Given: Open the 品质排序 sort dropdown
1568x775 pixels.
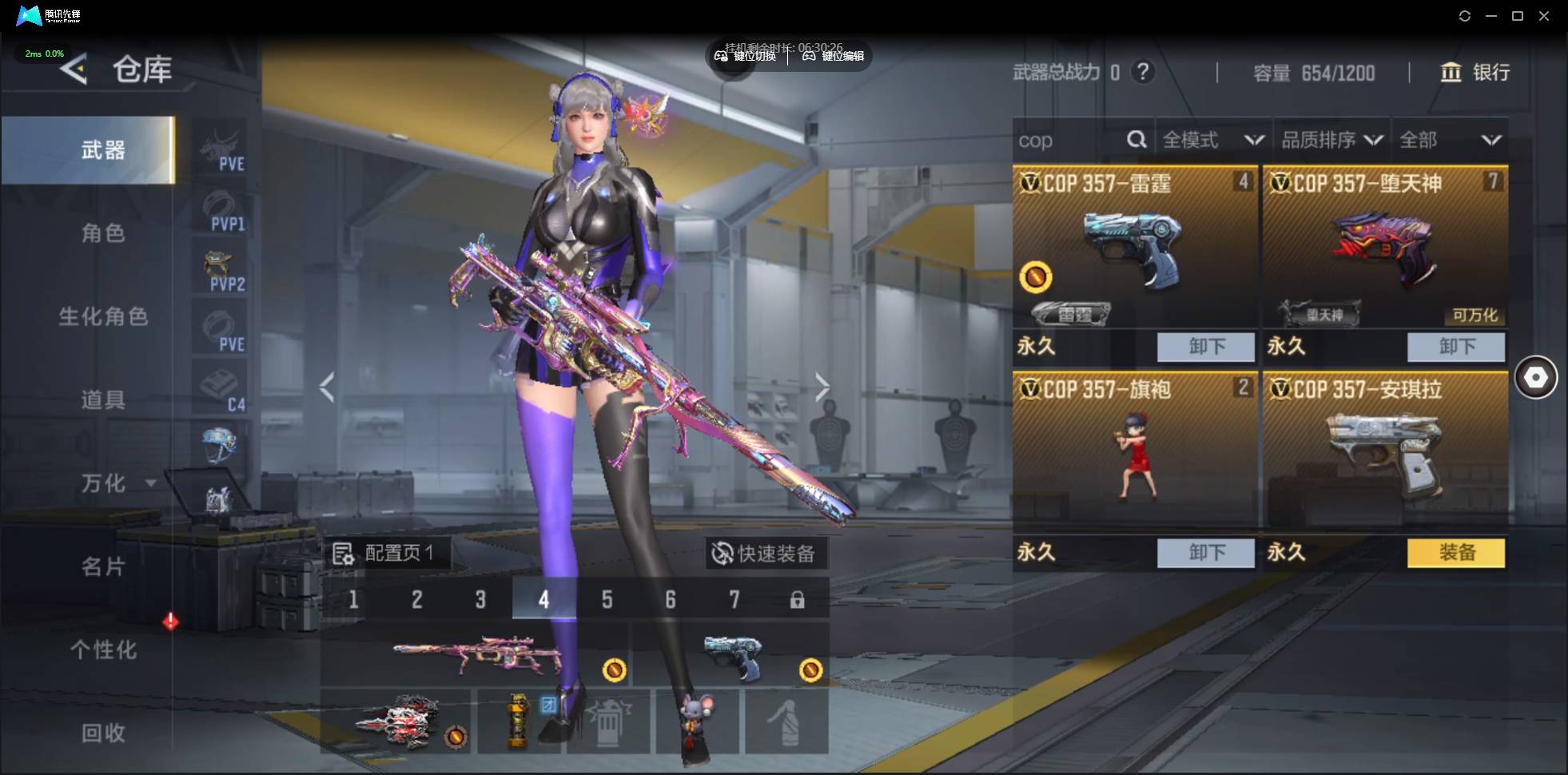Looking at the screenshot, I should 1331,141.
